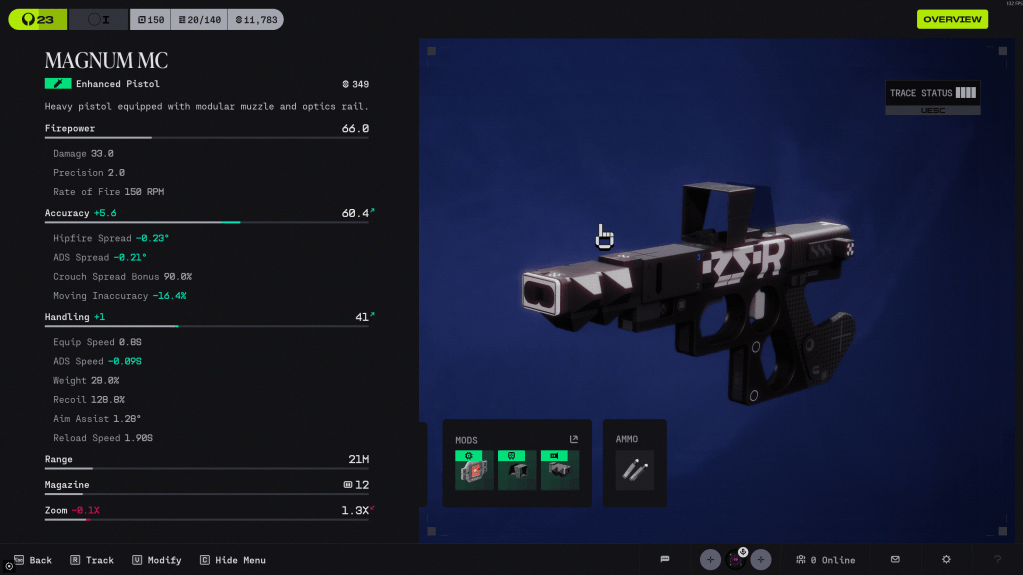Open the mail envelope inbox

coord(895,559)
